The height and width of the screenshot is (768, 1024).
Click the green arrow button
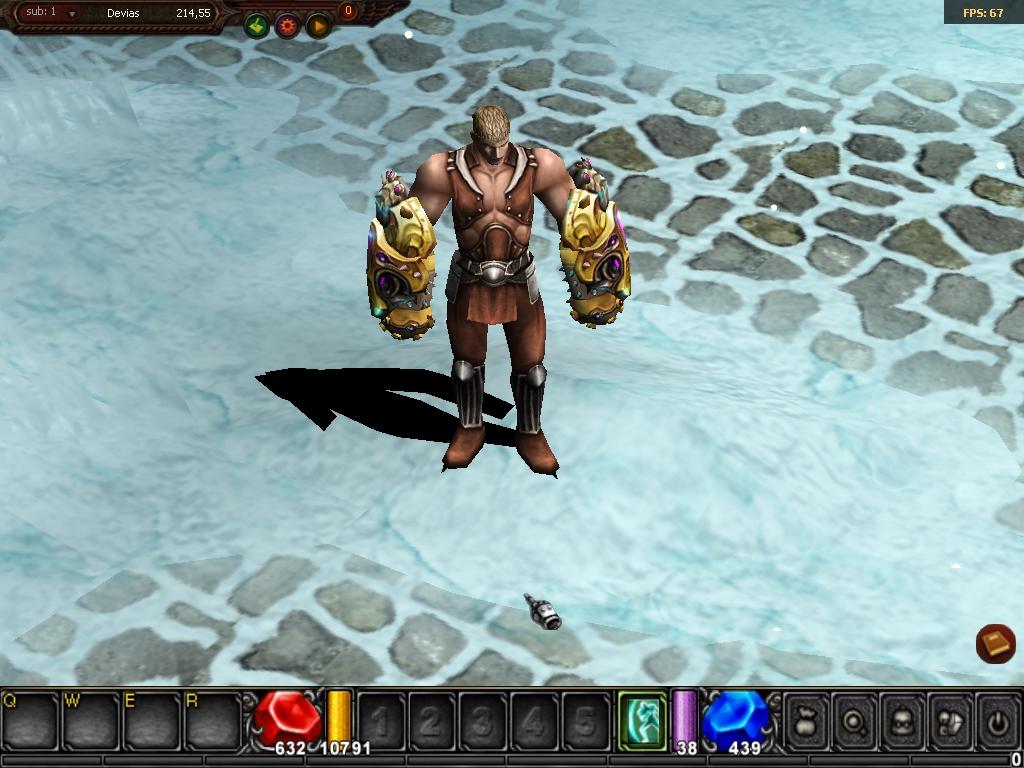pos(257,25)
